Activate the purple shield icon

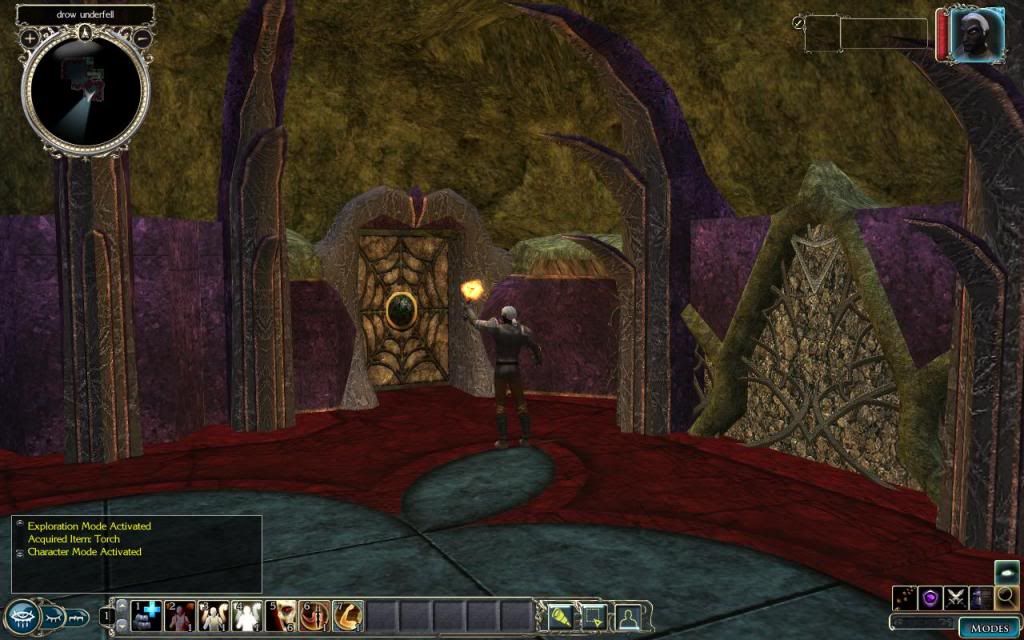[x=932, y=598]
